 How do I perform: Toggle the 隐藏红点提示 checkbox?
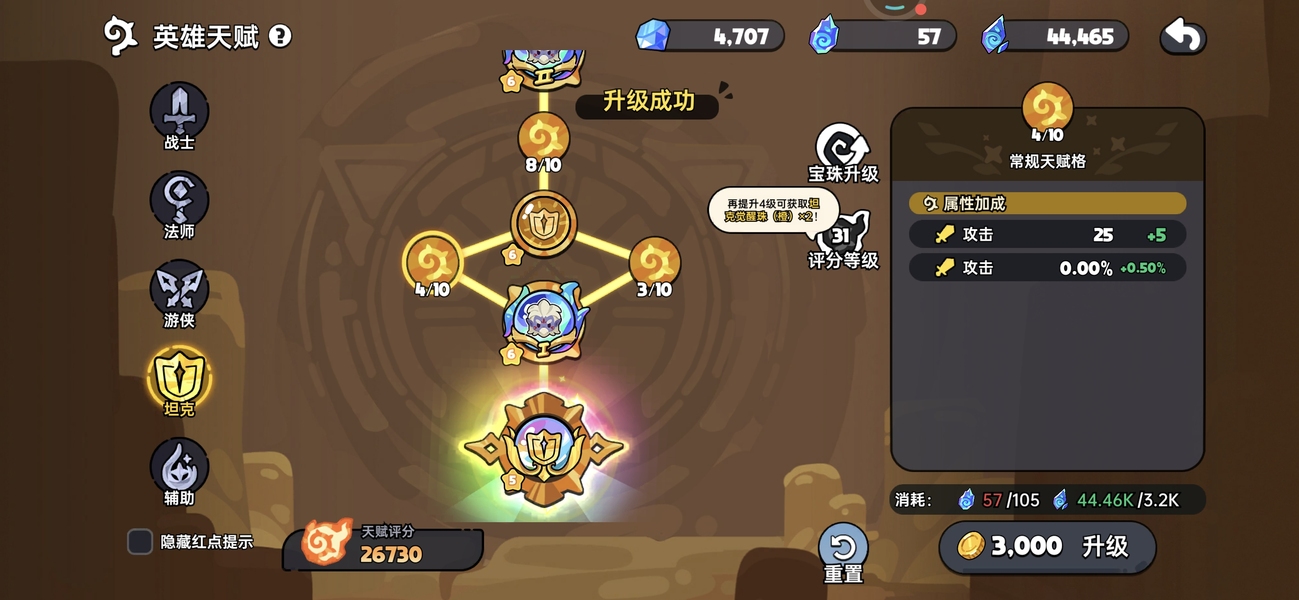pos(140,542)
